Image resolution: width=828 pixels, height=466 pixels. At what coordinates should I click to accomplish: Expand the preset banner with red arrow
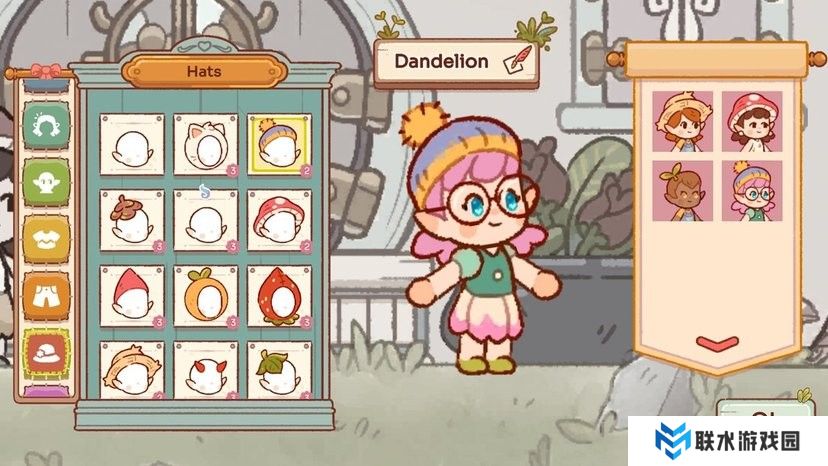pos(716,343)
